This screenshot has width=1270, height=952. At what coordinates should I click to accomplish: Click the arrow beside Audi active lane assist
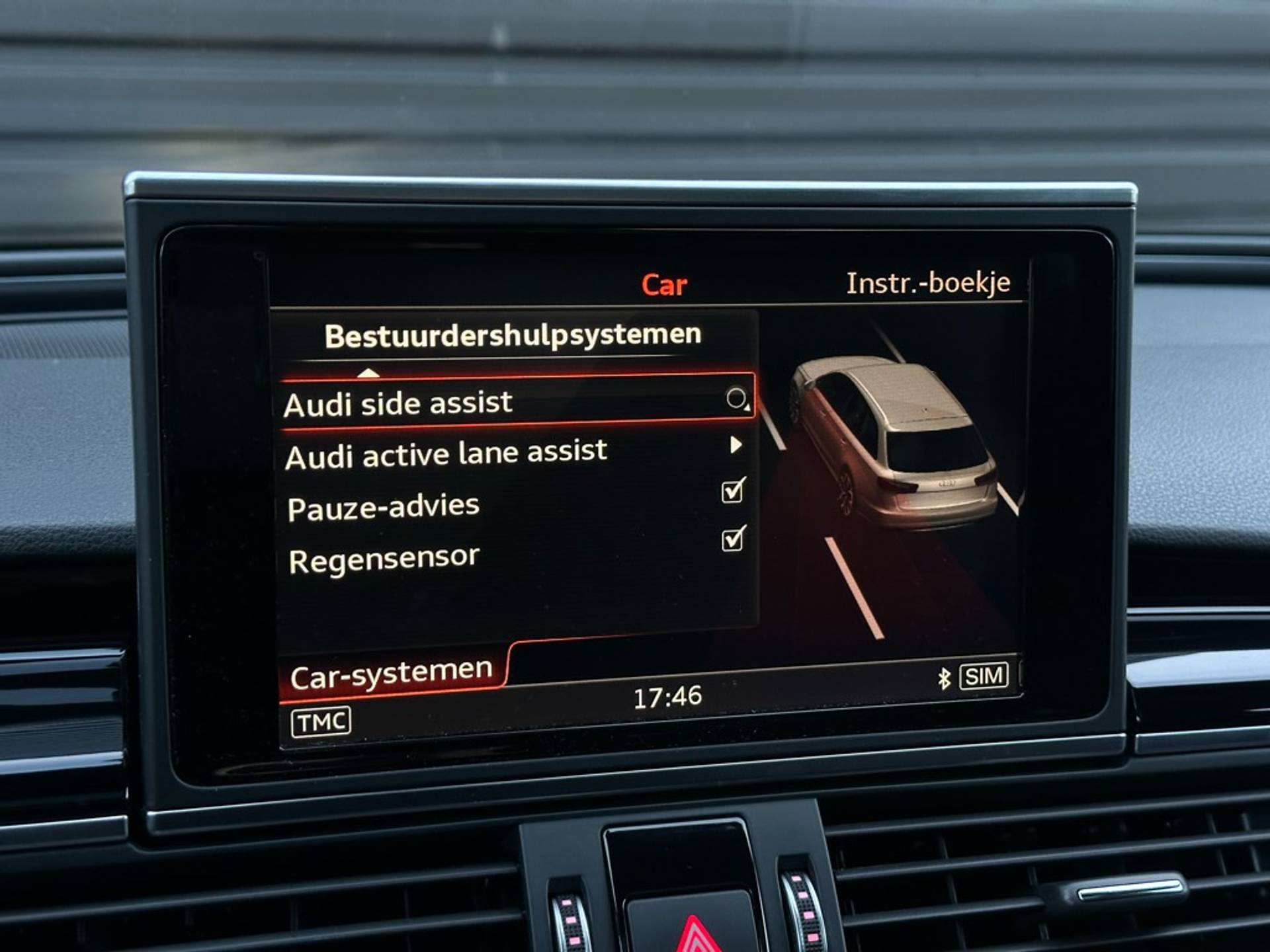point(736,445)
